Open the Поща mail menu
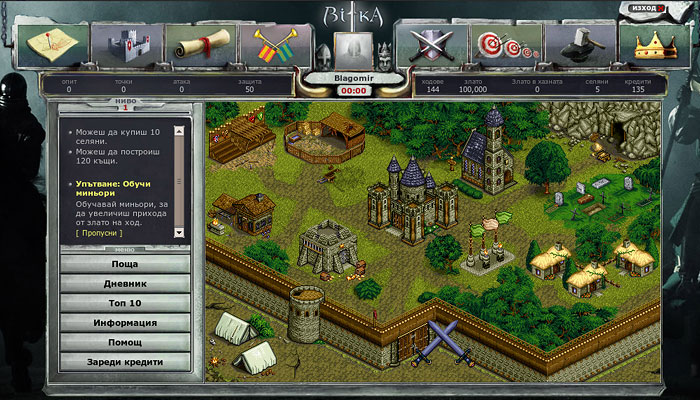This screenshot has width=700, height=400. click(x=125, y=265)
